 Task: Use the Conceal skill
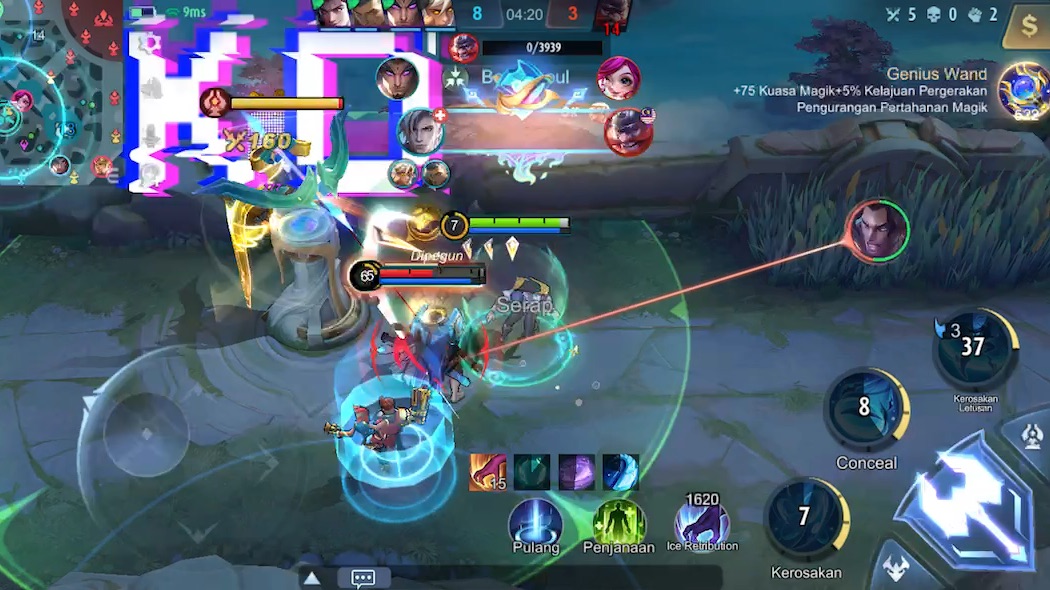[864, 408]
